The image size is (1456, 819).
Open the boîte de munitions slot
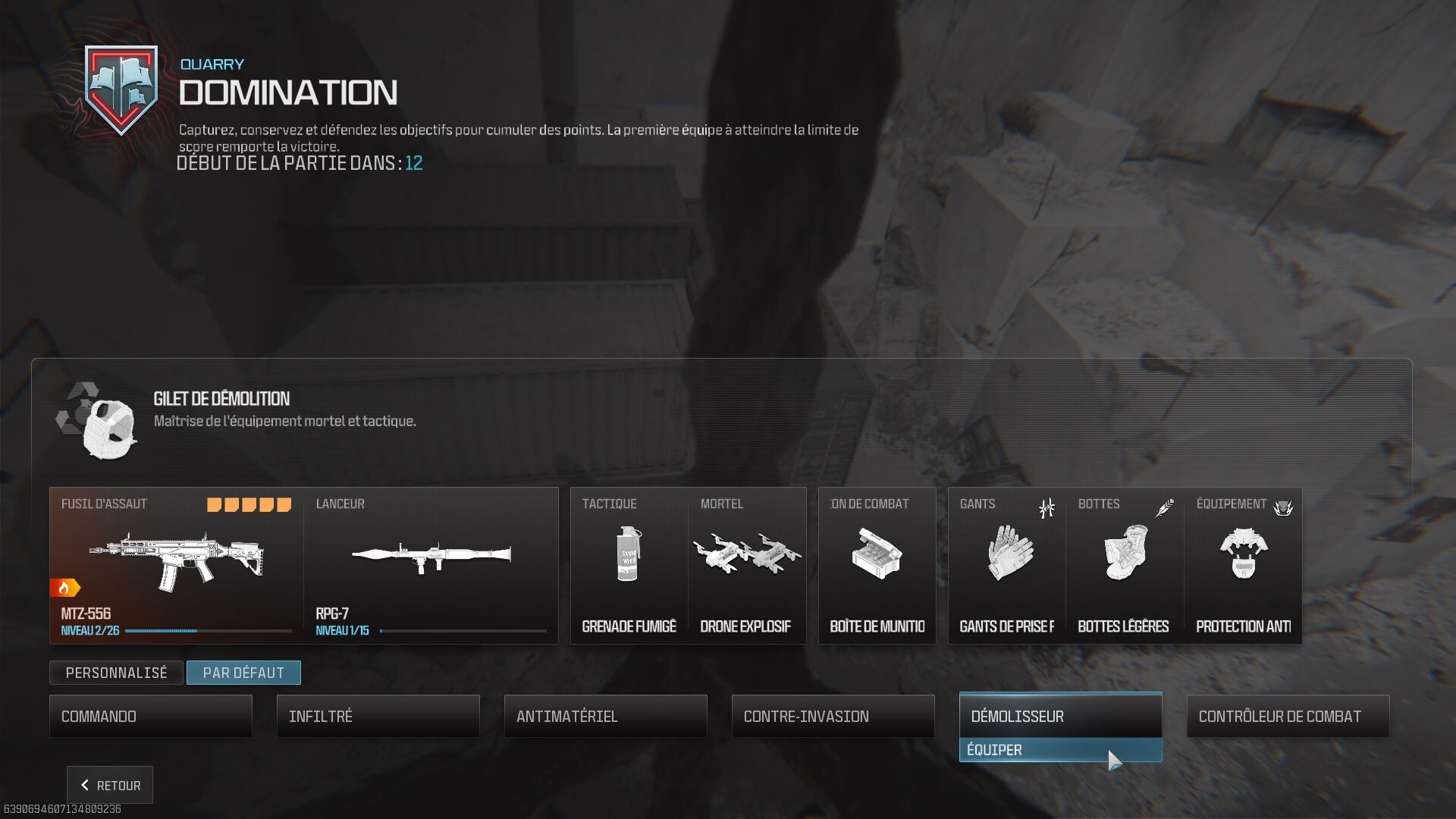click(876, 561)
